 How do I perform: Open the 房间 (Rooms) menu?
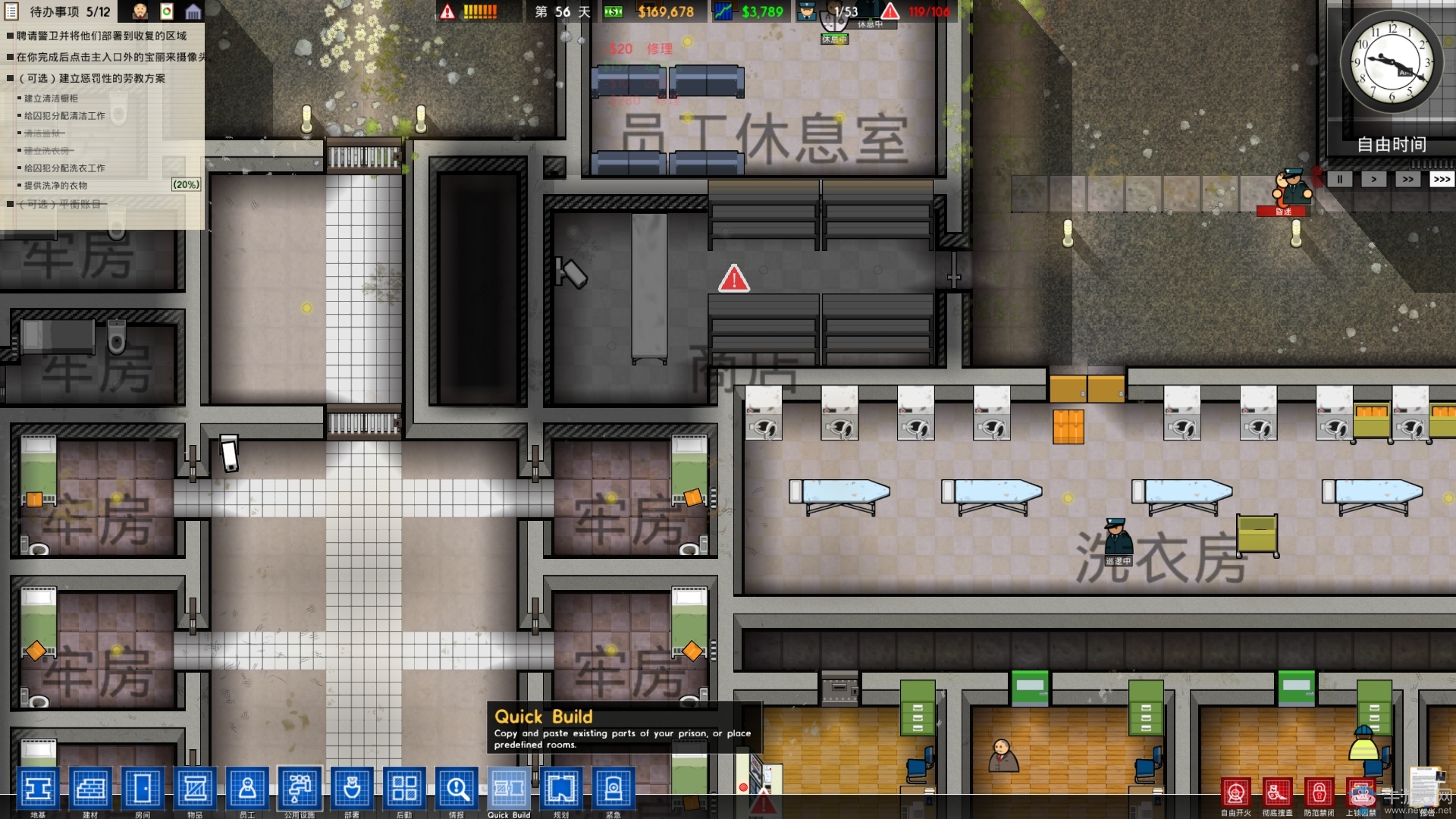pyautogui.click(x=143, y=789)
